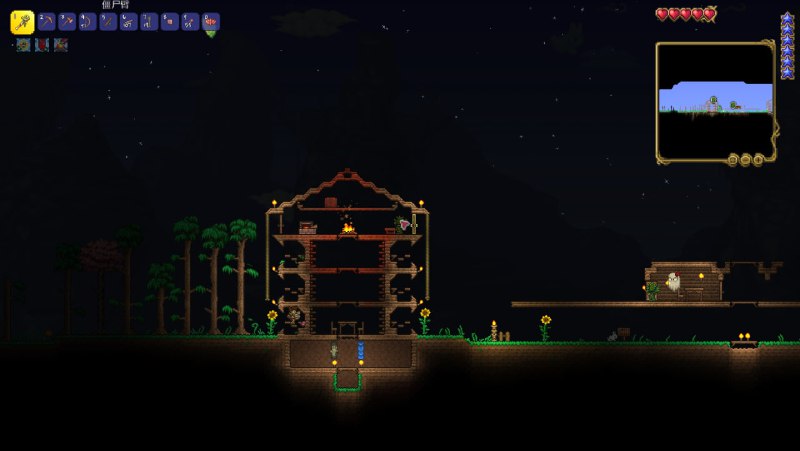Zoom out the minimap with the minus button
The image size is (800, 451).
(745, 159)
